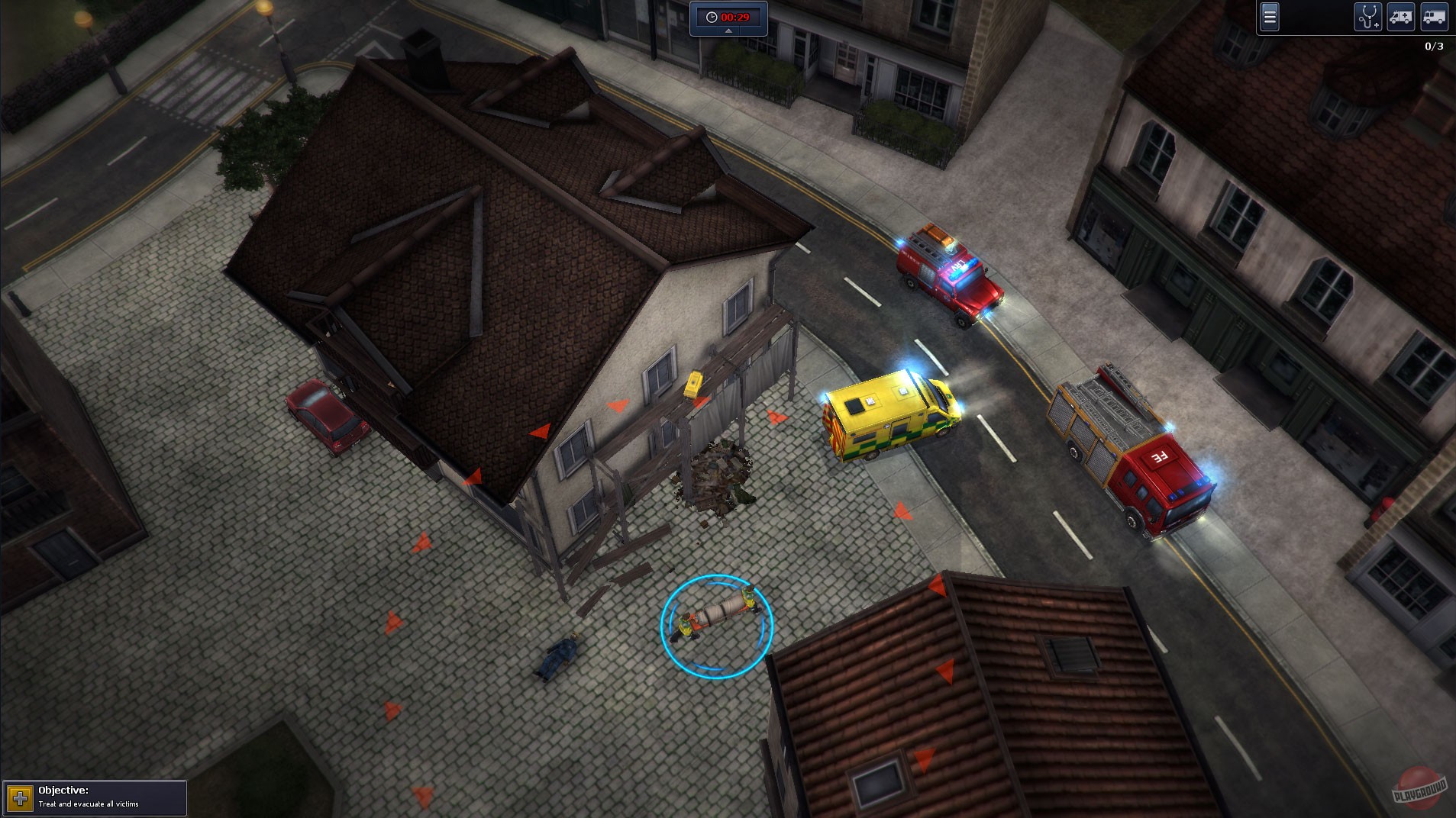Call a doctor using the stethoscope icon

[x=1370, y=17]
